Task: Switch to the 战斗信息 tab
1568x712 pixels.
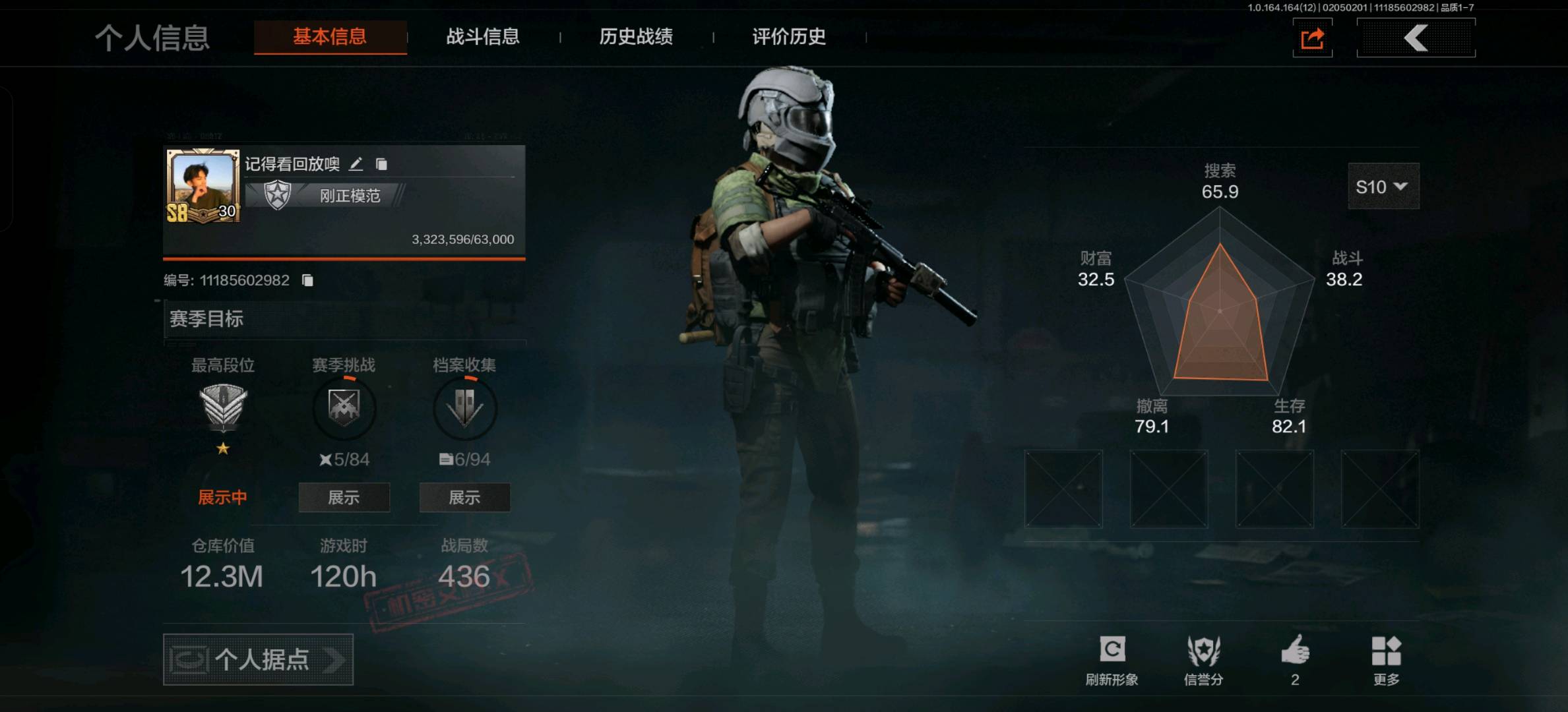Action: (482, 37)
